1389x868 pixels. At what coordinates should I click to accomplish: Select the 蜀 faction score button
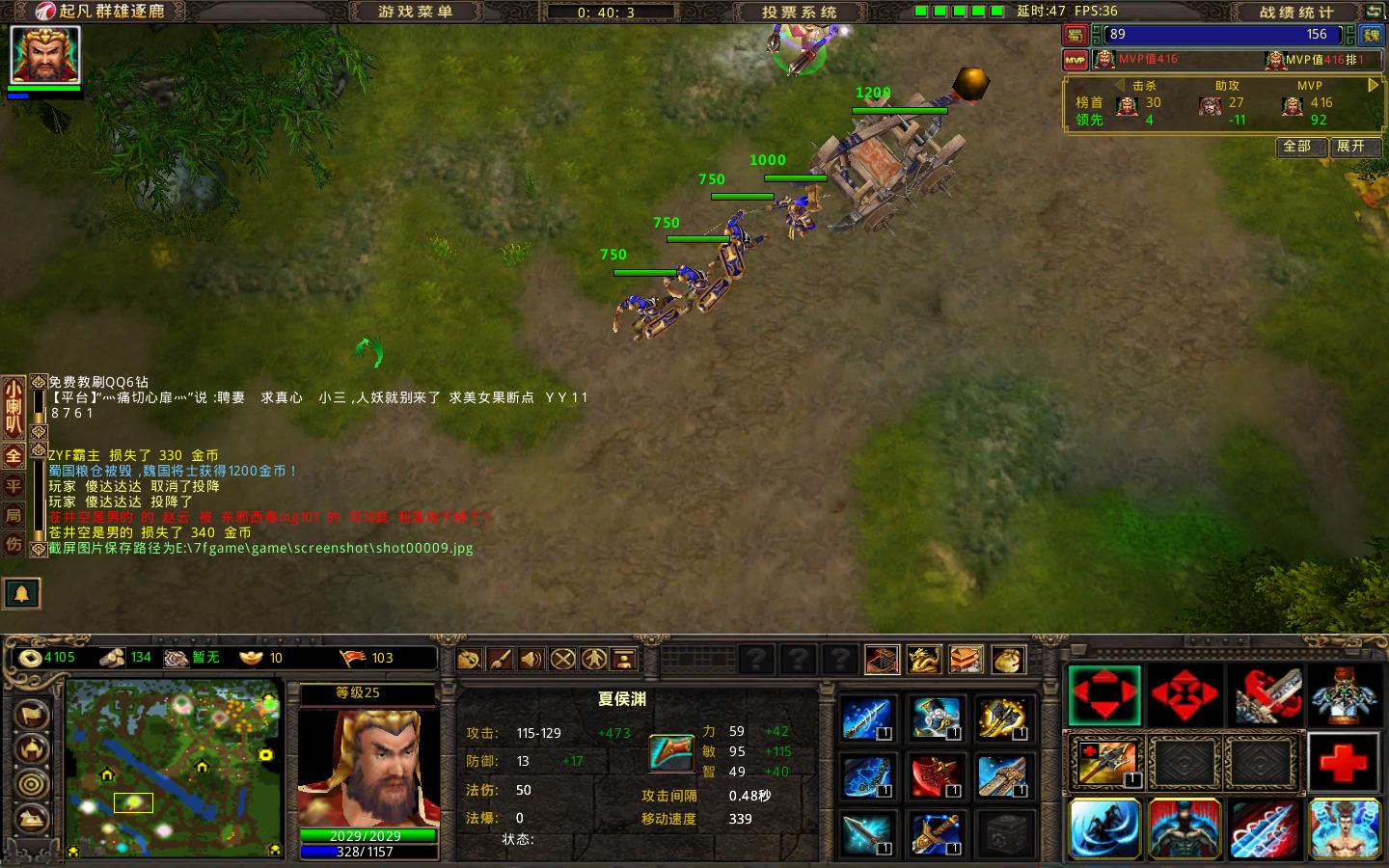(x=1075, y=35)
